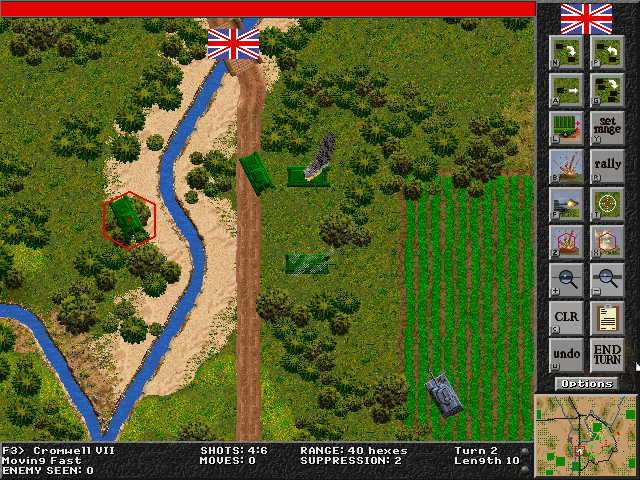The image size is (640, 480).
Task: Choose the set range command
Action: (x=607, y=126)
